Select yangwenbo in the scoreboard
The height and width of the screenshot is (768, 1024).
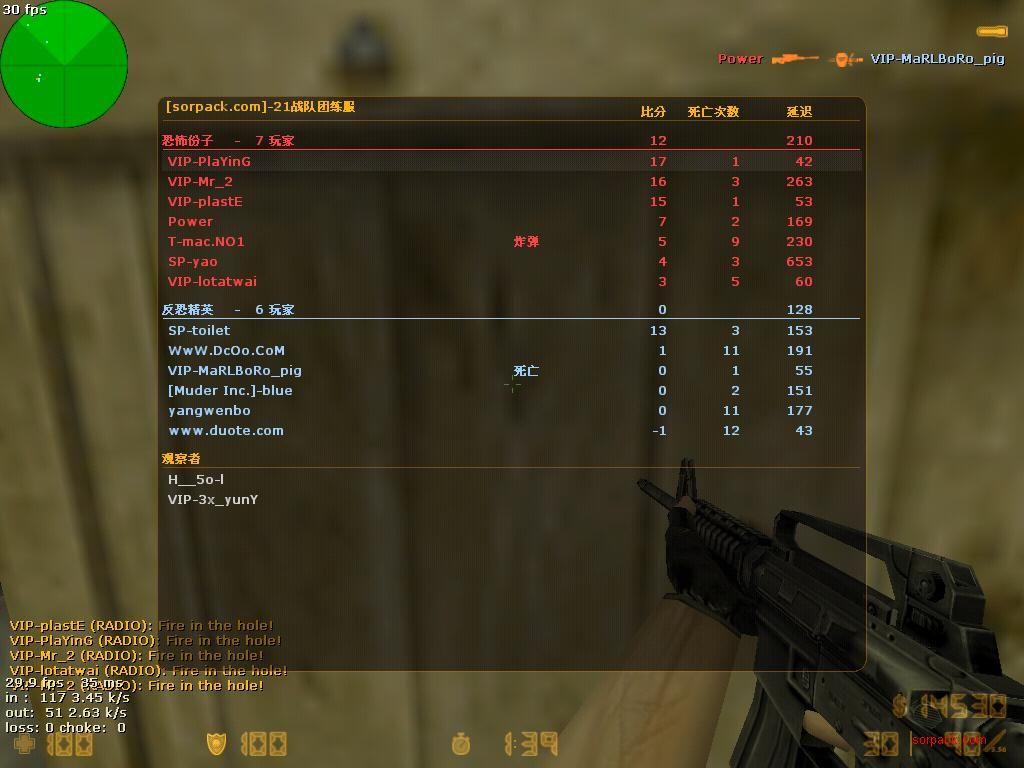tap(209, 410)
